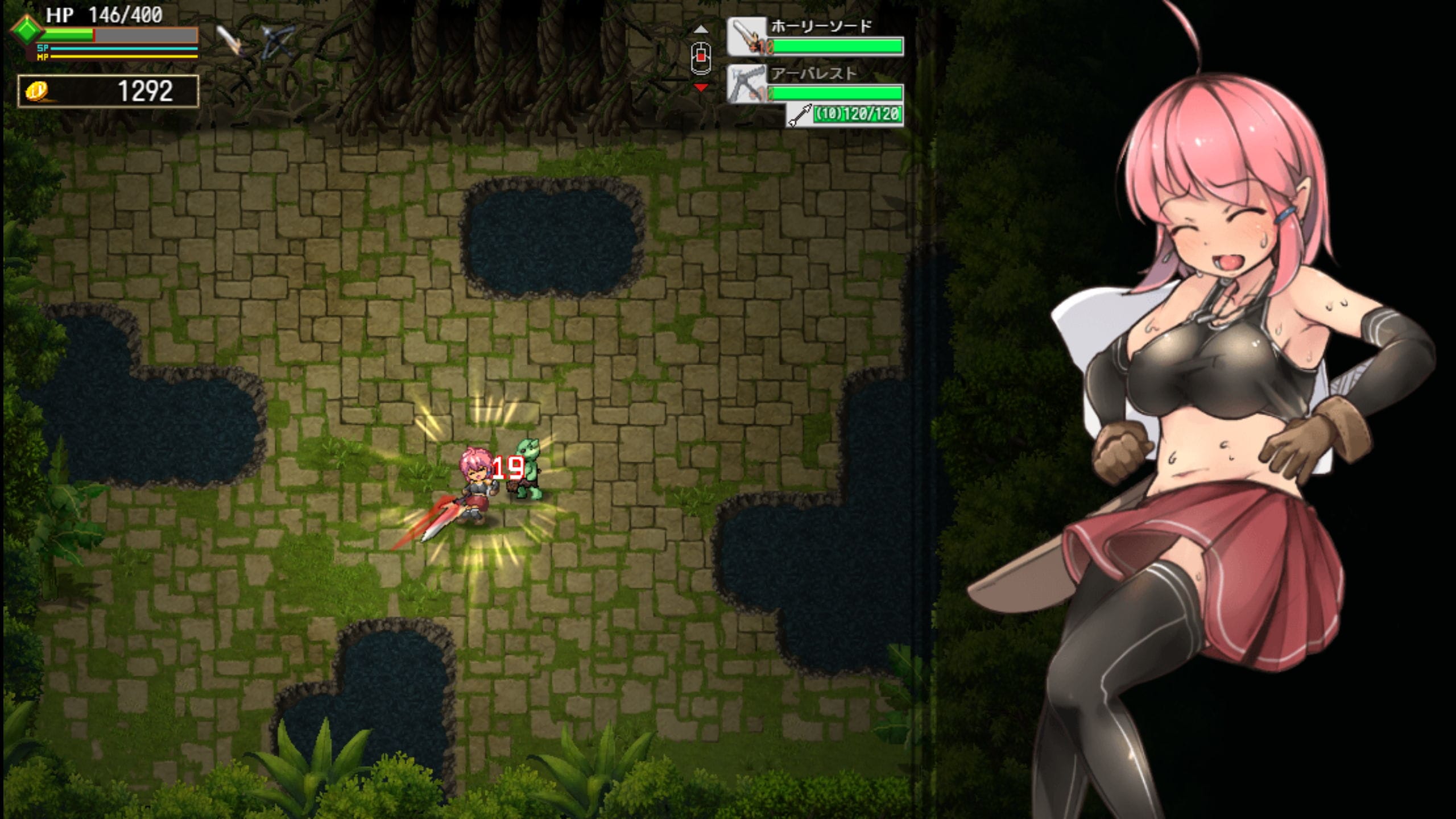Click the white up arrow above the mouse icon
The image size is (1456, 819).
701,29
